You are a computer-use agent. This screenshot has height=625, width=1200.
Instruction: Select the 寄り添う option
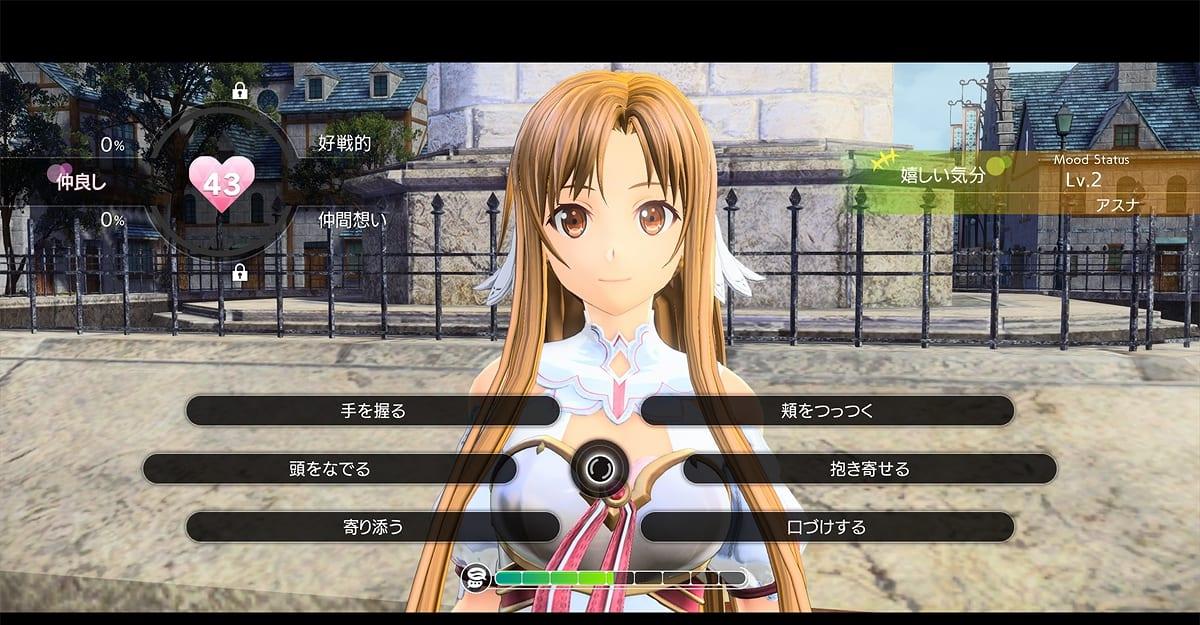point(373,526)
